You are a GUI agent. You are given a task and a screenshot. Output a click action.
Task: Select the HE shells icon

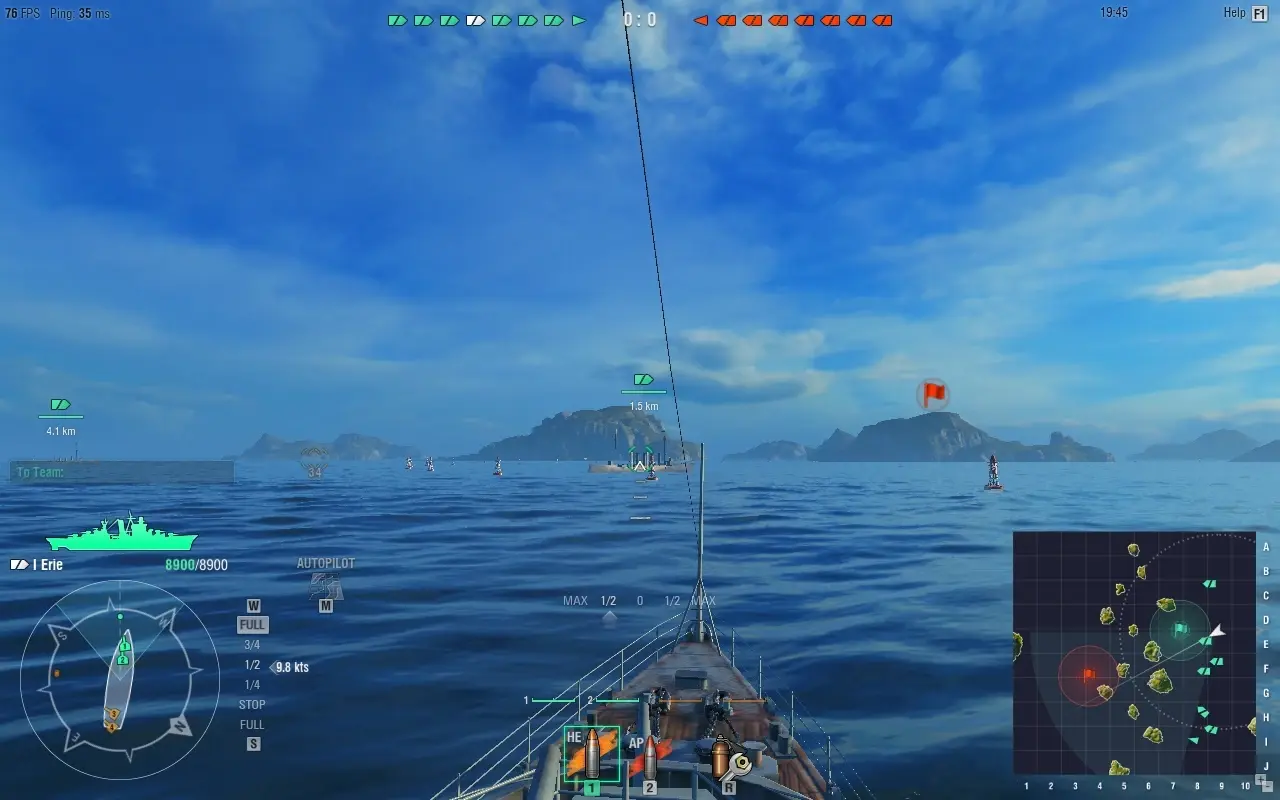[590, 755]
